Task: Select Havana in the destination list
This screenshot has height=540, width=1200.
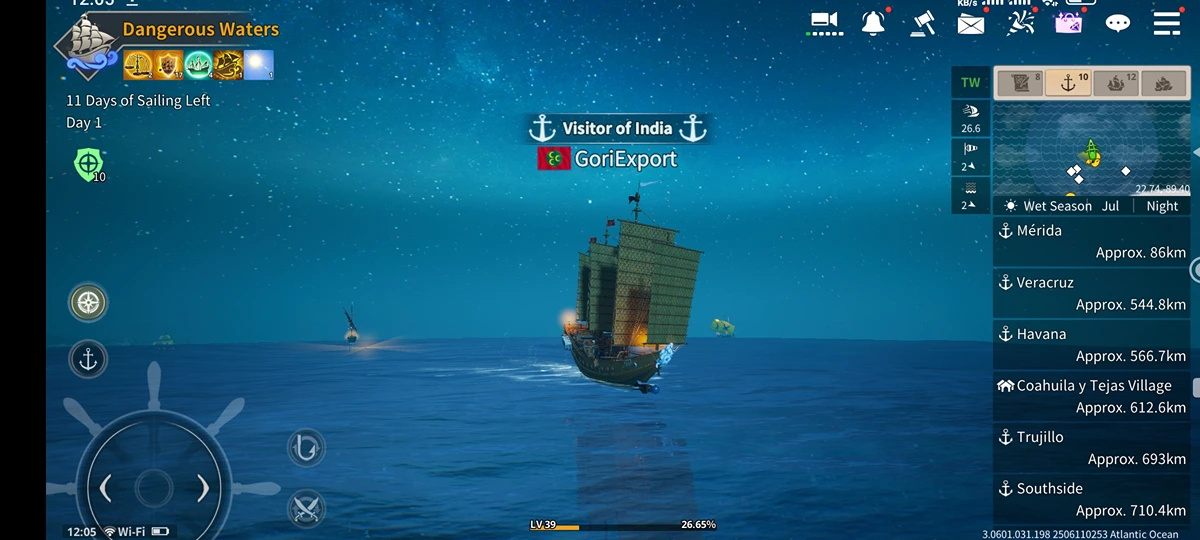Action: 1091,345
